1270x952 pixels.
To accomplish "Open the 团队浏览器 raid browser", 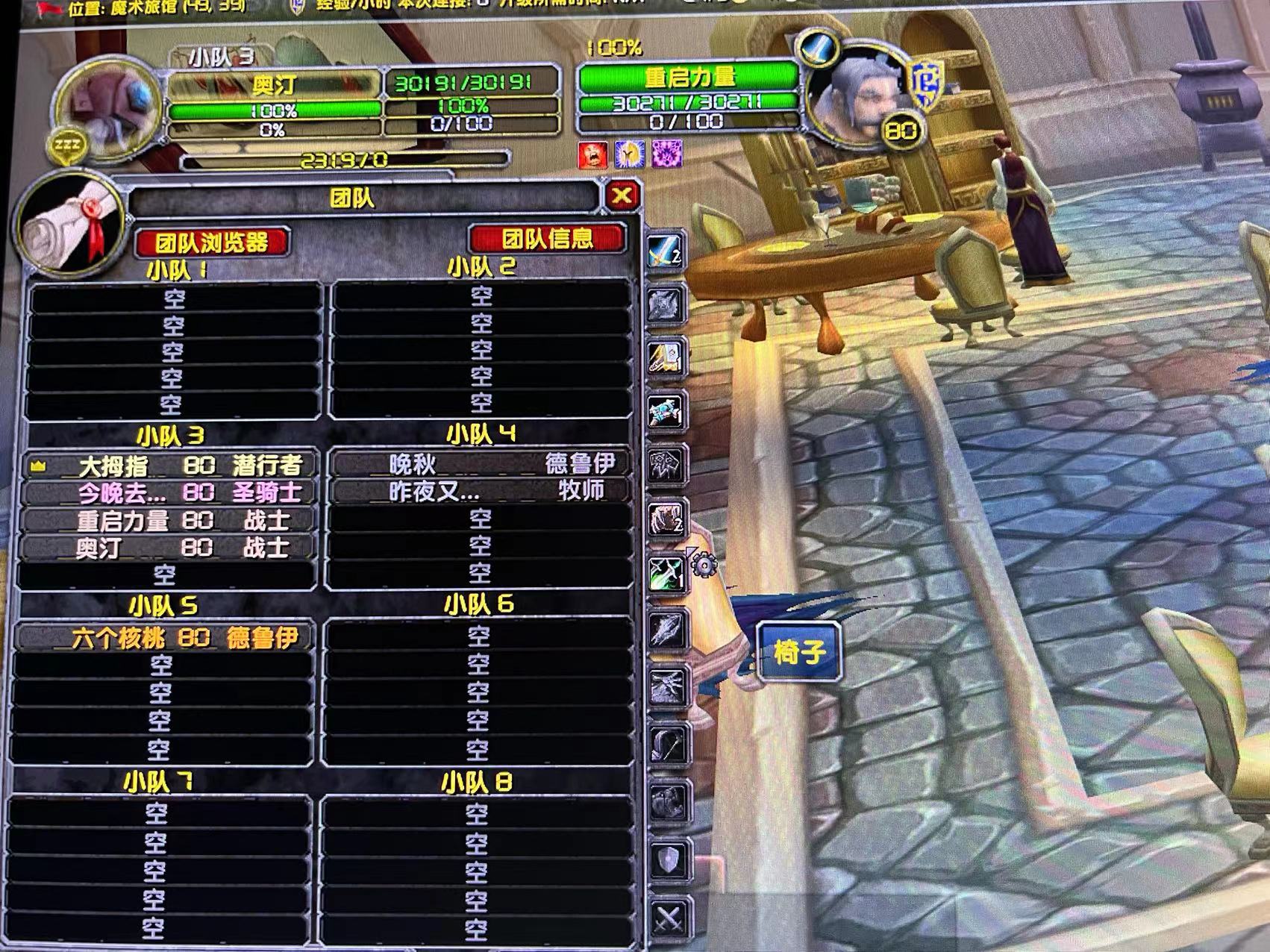I will point(211,242).
